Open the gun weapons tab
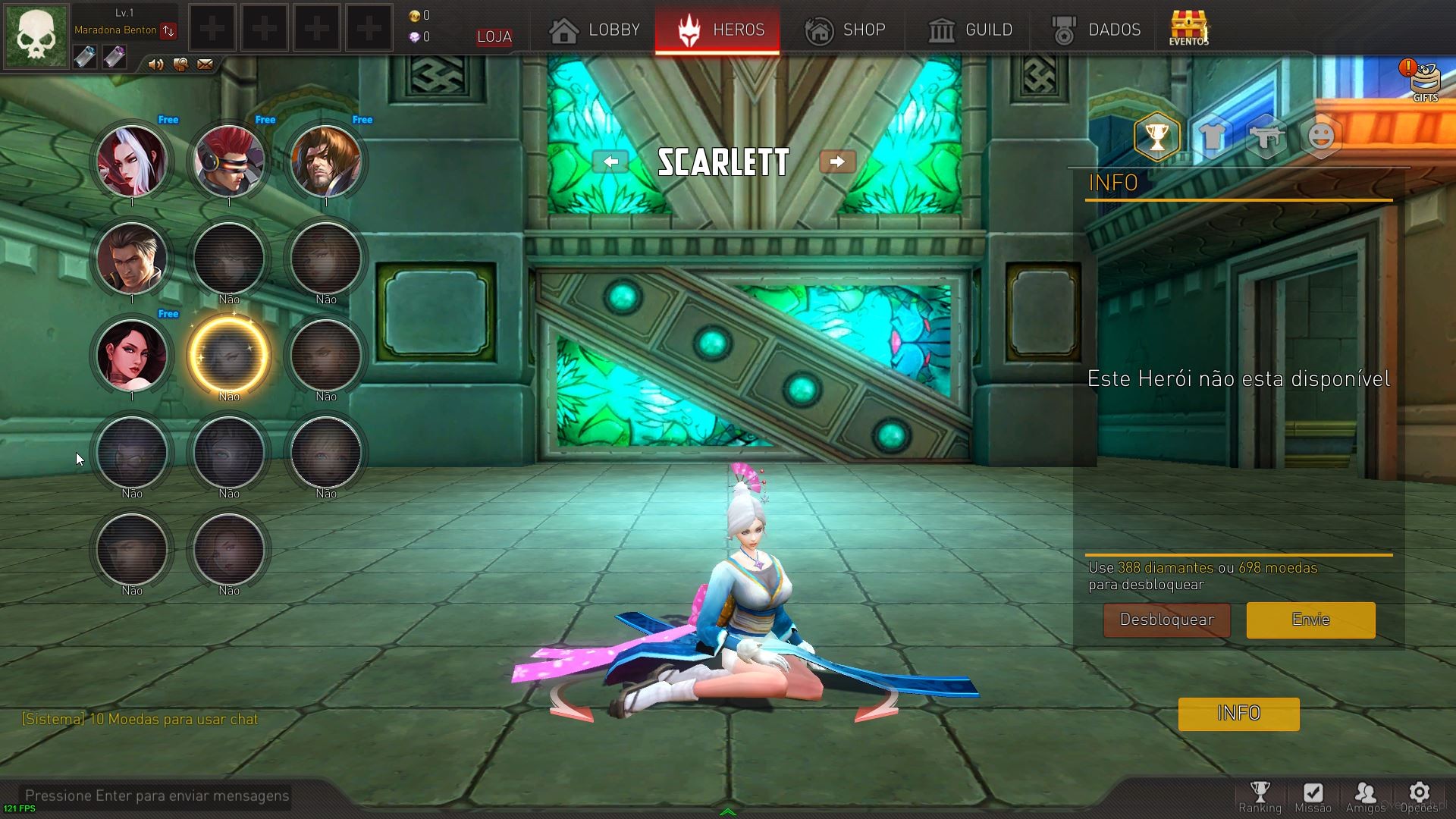Screen dimensions: 1456x819 pos(1266,136)
